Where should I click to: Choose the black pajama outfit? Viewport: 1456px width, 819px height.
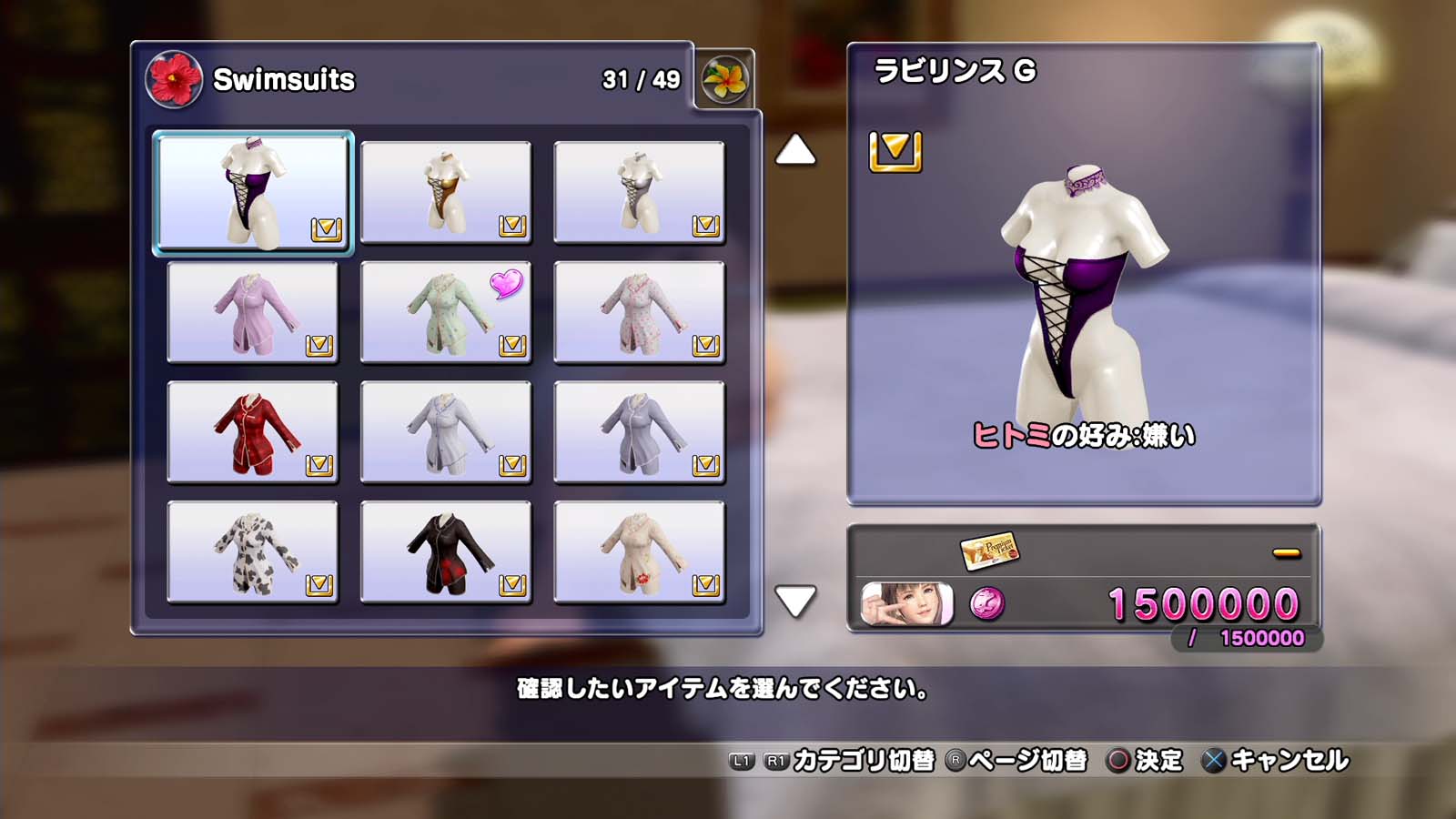pos(446,552)
